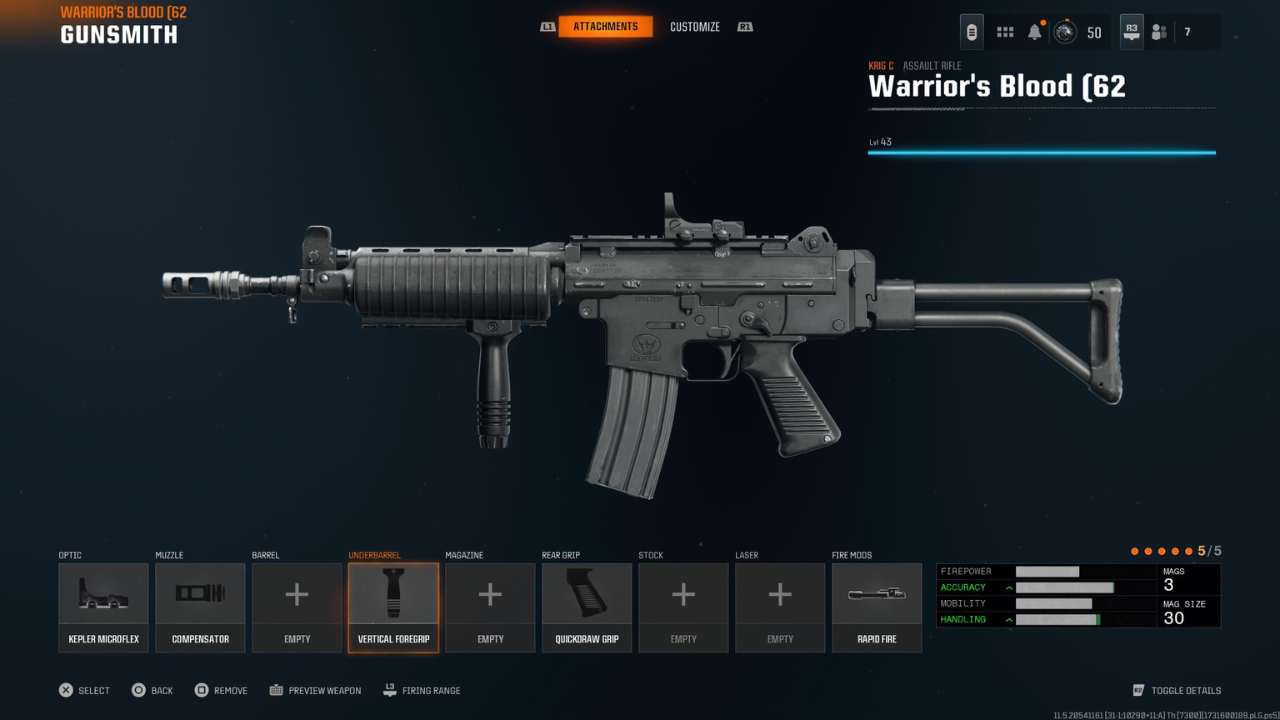Switch to the Customize tab
1280x720 pixels.
(x=695, y=27)
